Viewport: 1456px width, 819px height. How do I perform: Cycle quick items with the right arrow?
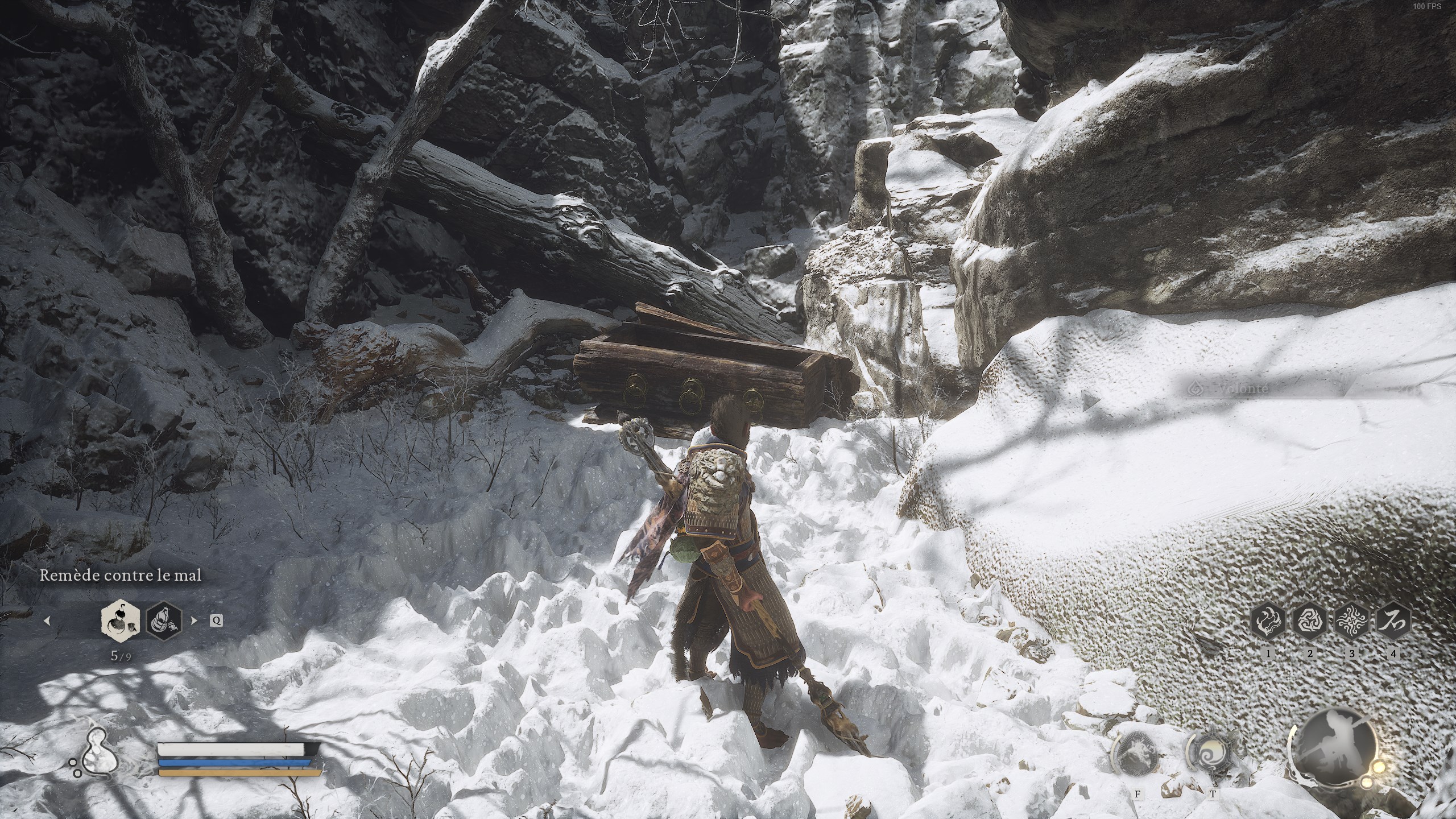194,621
